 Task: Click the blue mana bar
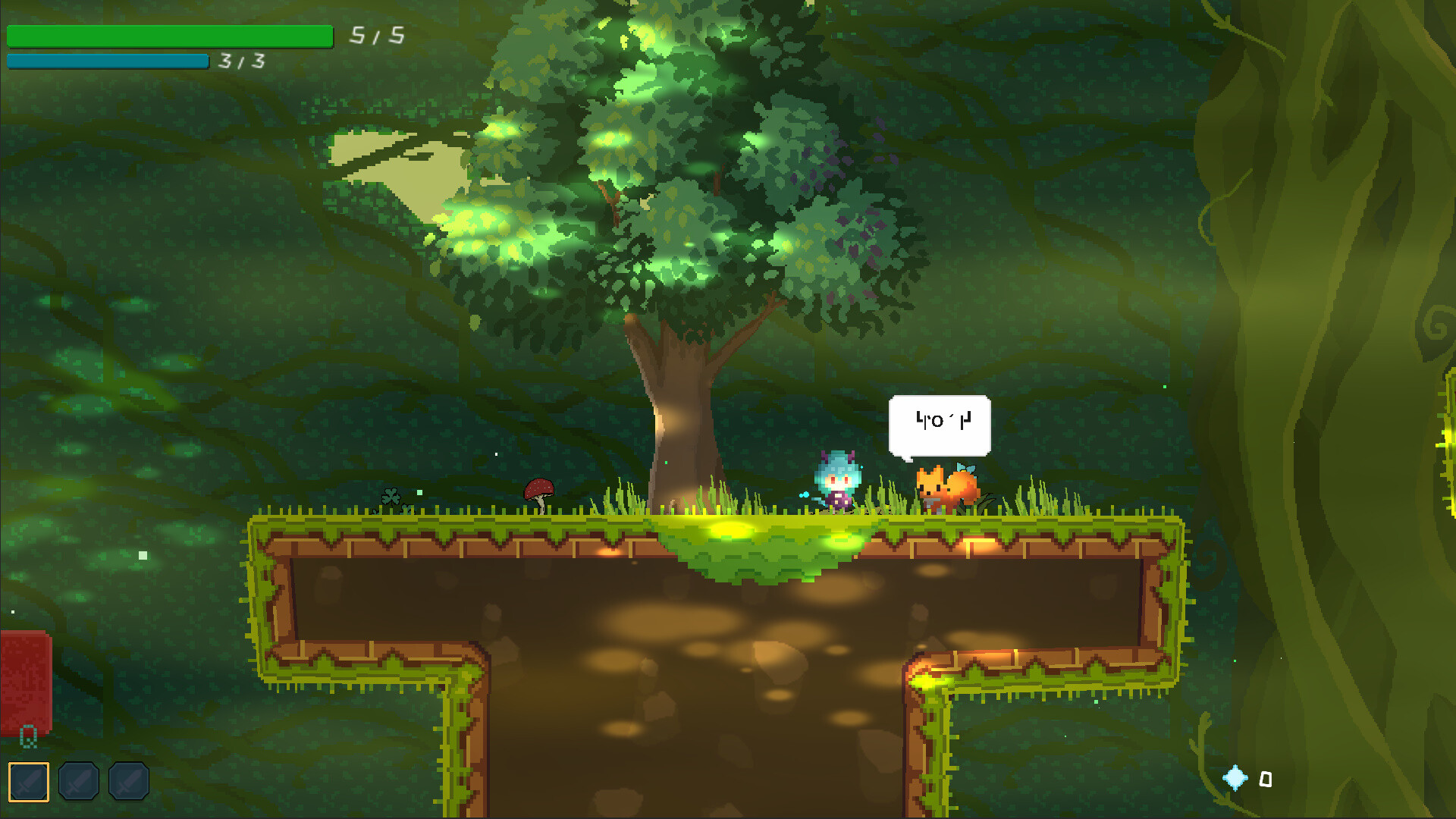106,61
